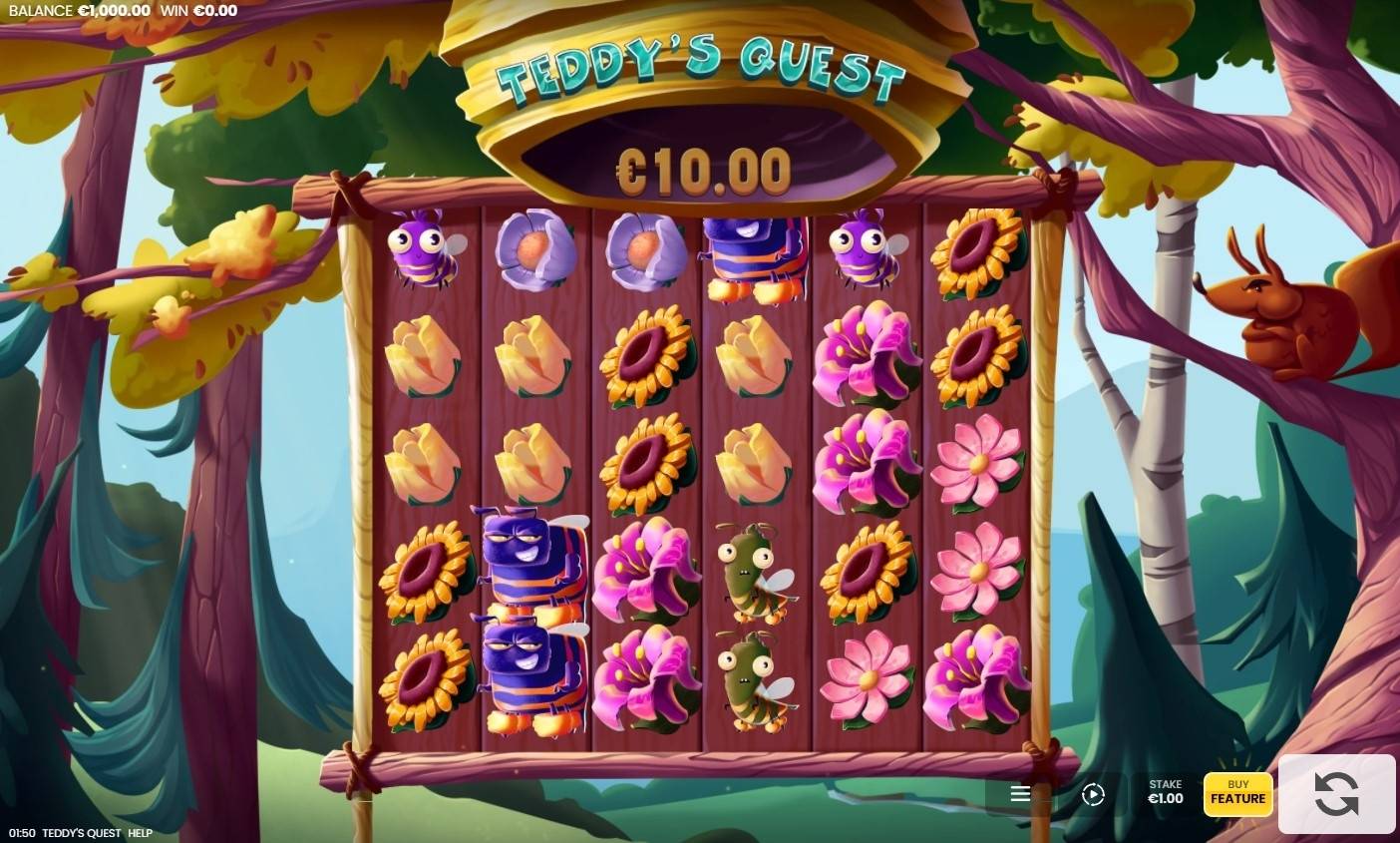This screenshot has height=843, width=1400.
Task: Click the WIN €0.00 display
Action: pyautogui.click(x=200, y=10)
